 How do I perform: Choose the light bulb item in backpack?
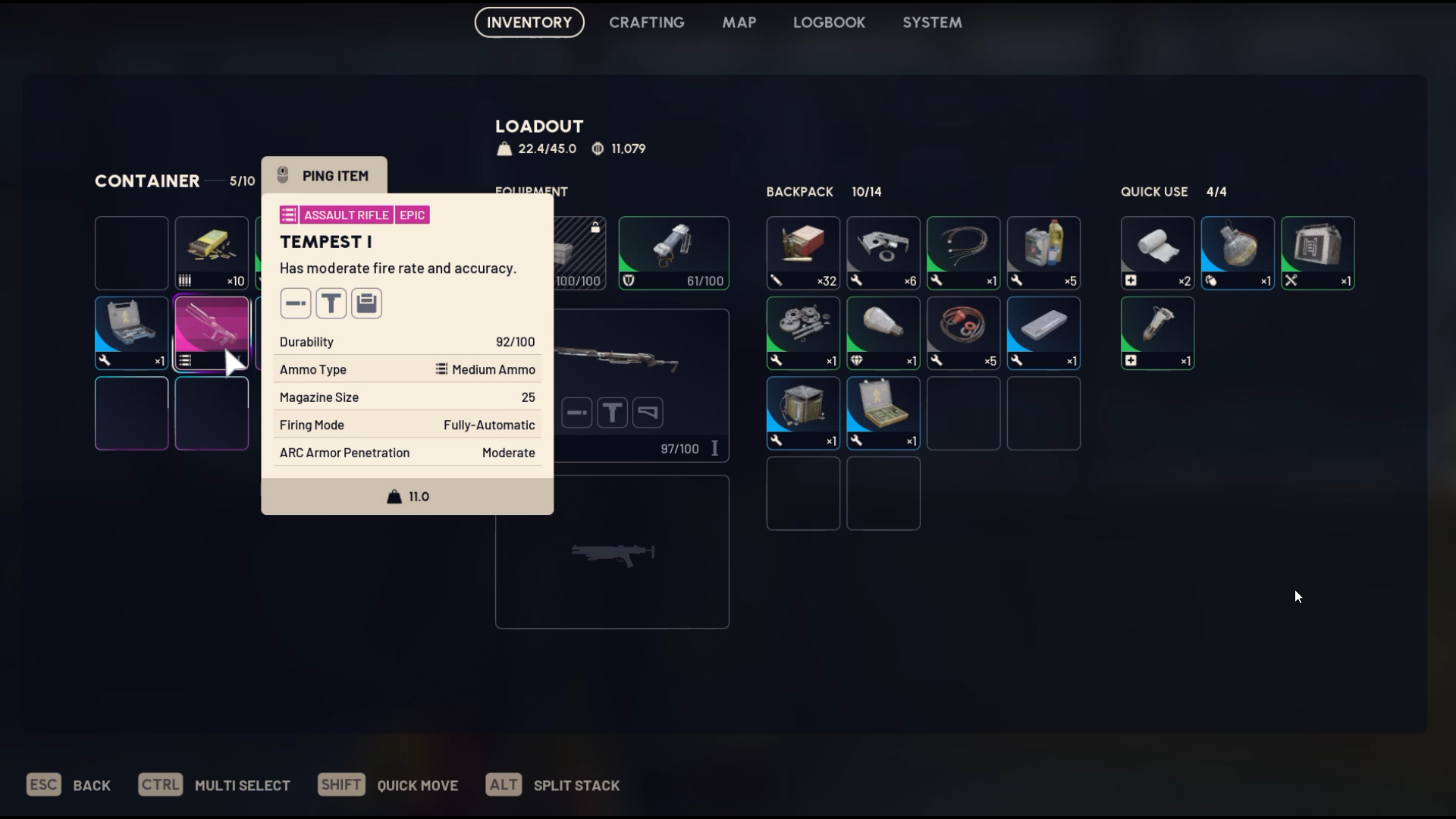click(883, 333)
